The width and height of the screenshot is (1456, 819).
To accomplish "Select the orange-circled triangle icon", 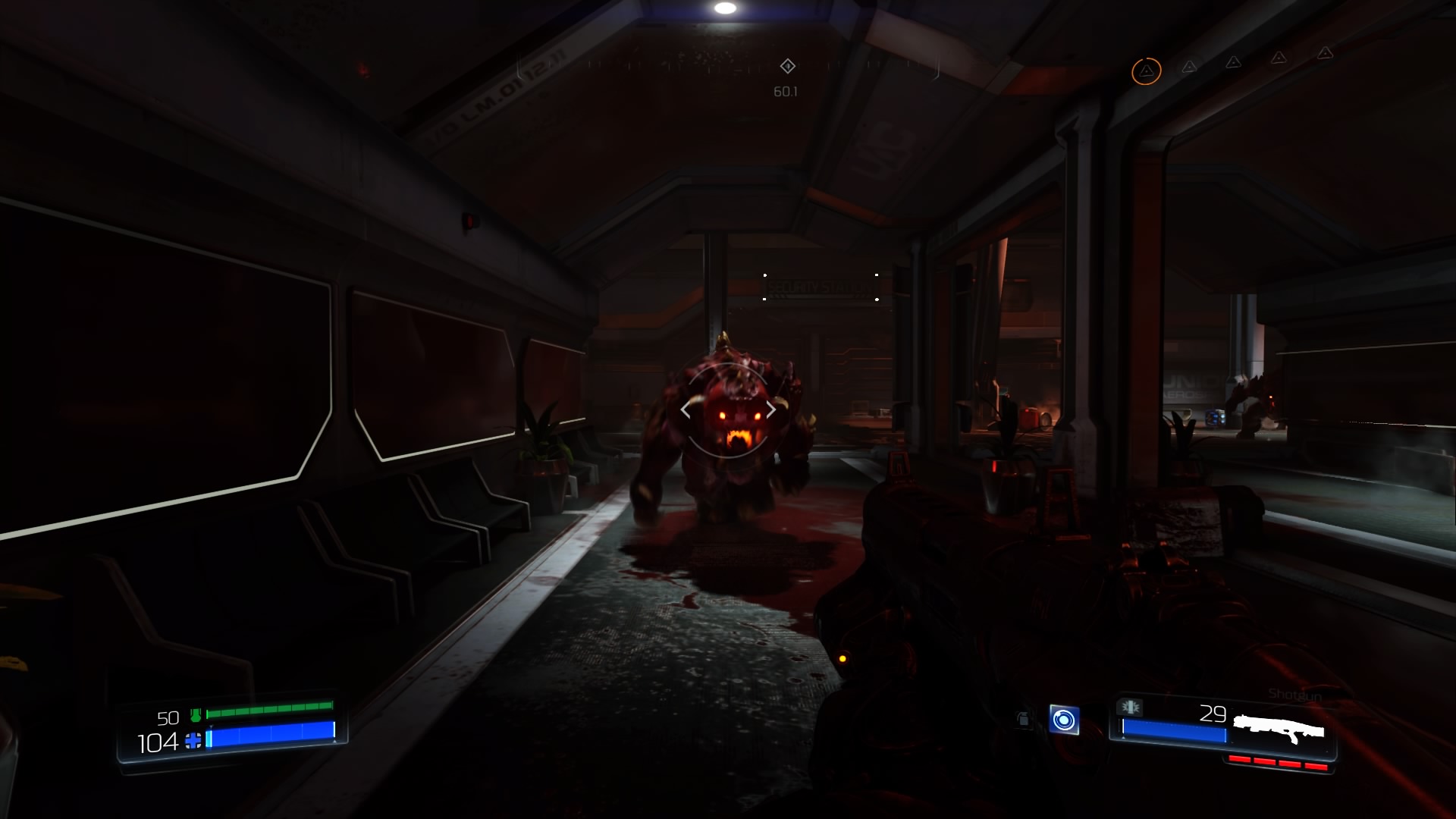I will click(1146, 71).
